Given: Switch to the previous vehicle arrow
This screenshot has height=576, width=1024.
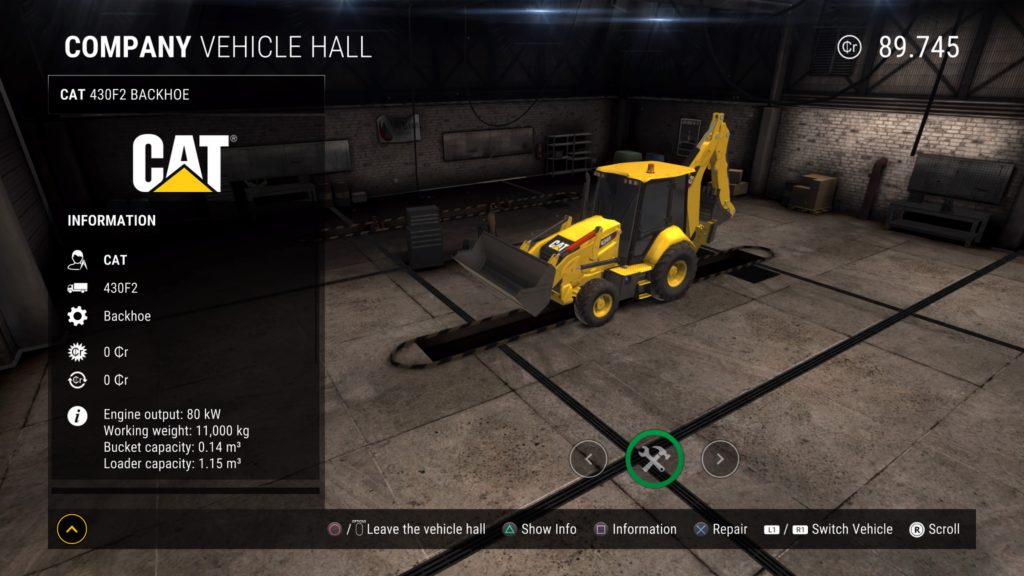Looking at the screenshot, I should pos(588,459).
